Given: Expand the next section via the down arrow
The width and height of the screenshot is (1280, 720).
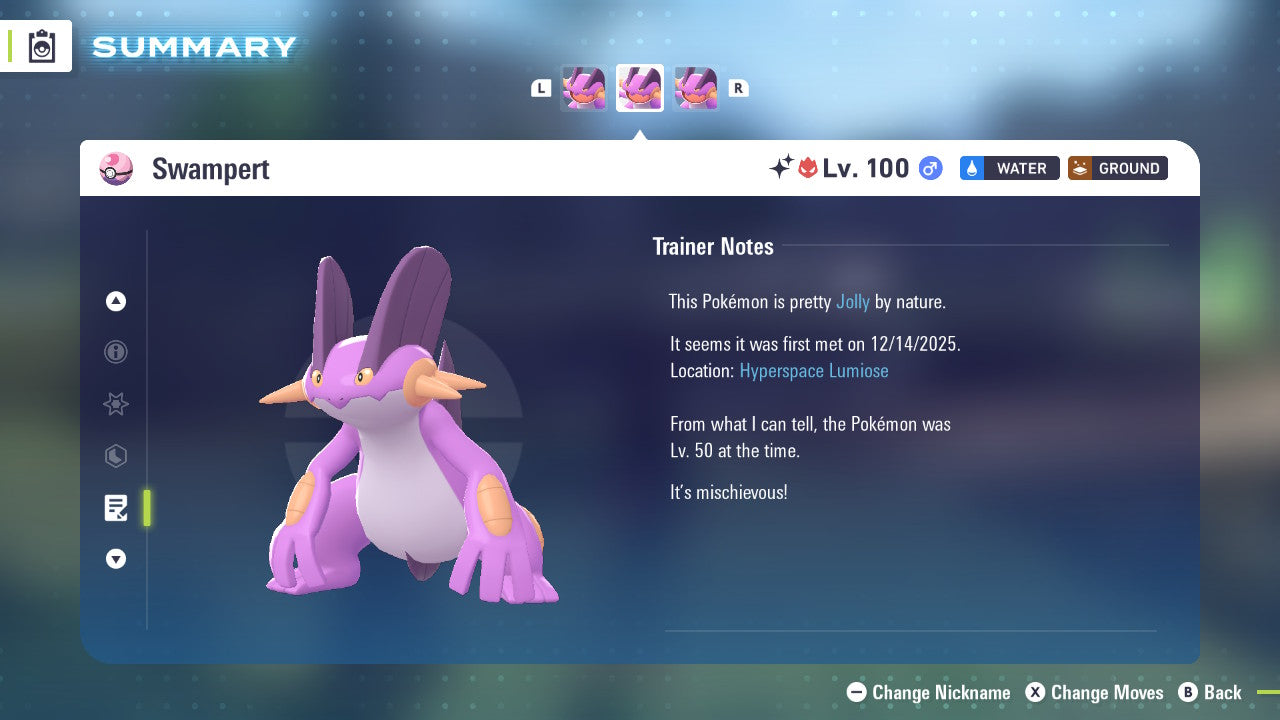Looking at the screenshot, I should 116,559.
